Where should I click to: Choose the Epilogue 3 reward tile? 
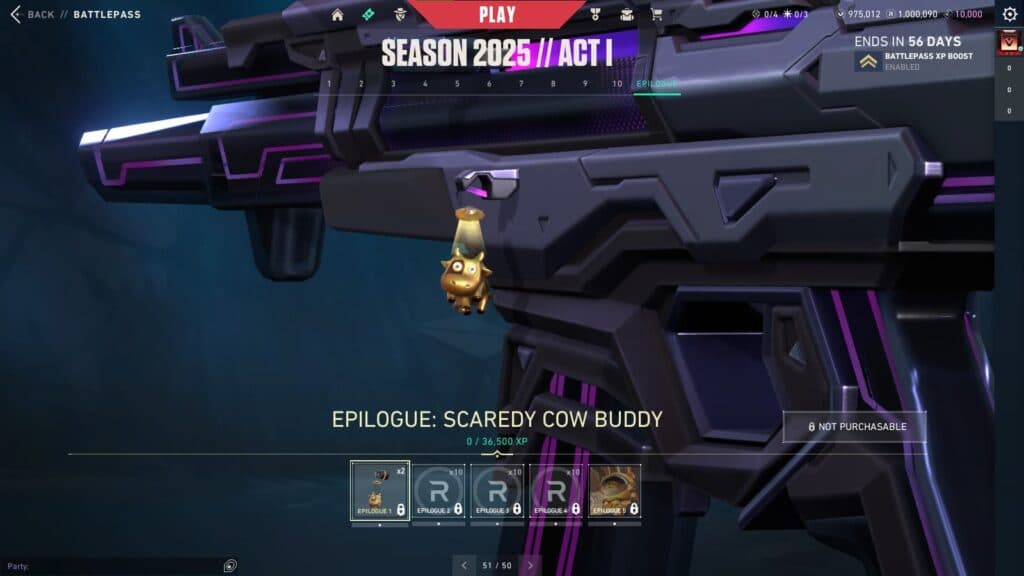[x=498, y=490]
